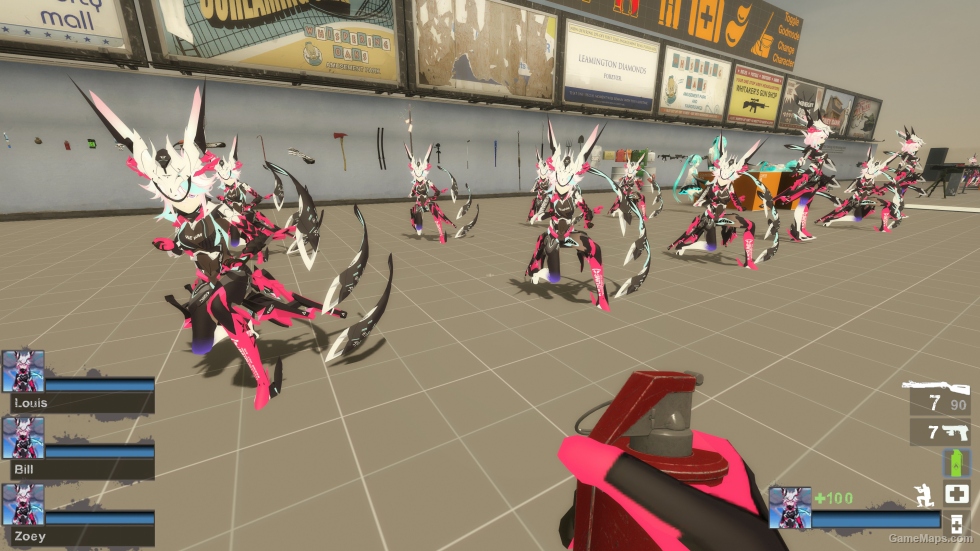The height and width of the screenshot is (551, 980).
Task: Click Louis's teammate portrait
Action: pos(23,371)
